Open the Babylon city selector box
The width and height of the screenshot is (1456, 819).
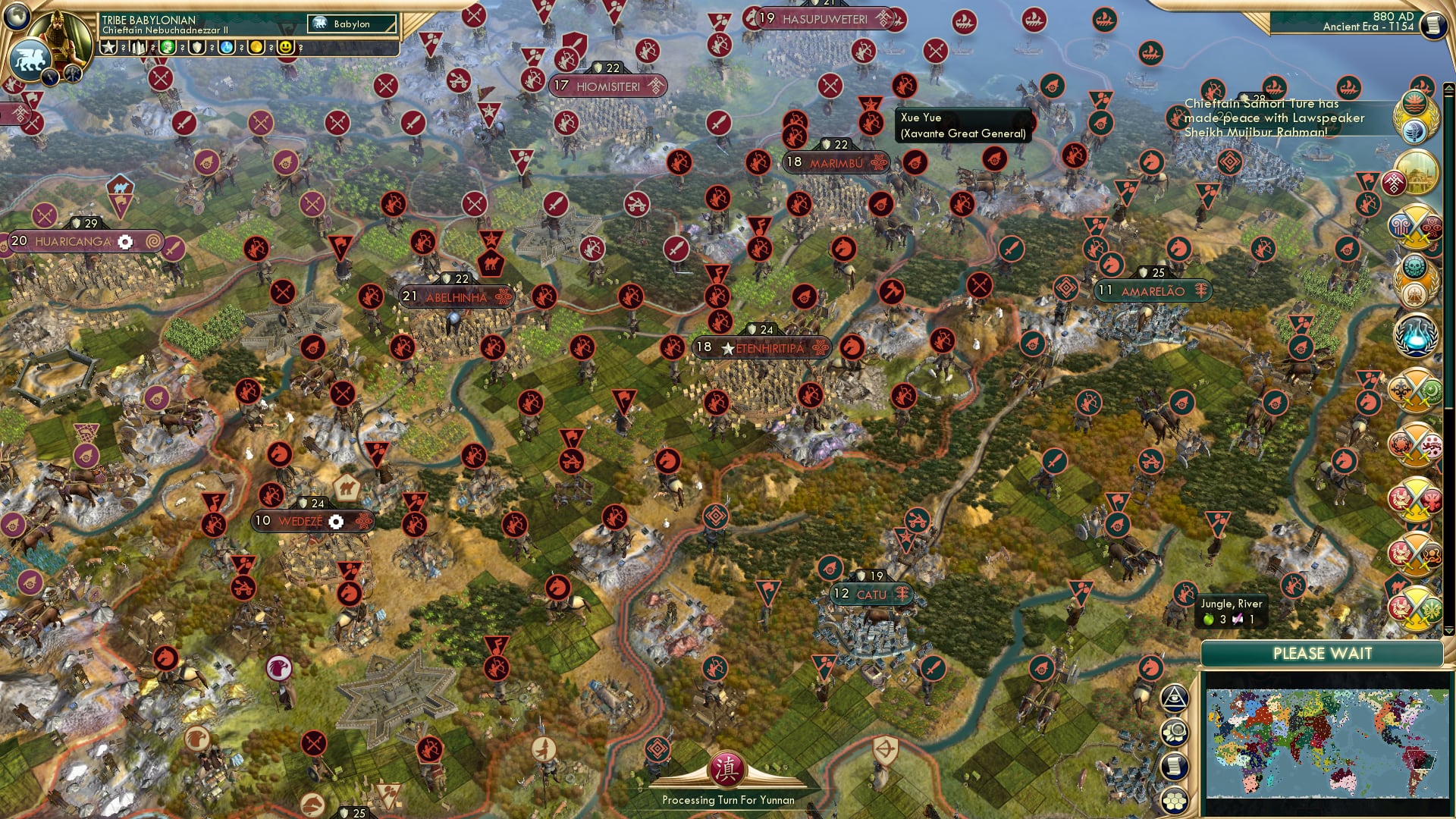[x=350, y=24]
